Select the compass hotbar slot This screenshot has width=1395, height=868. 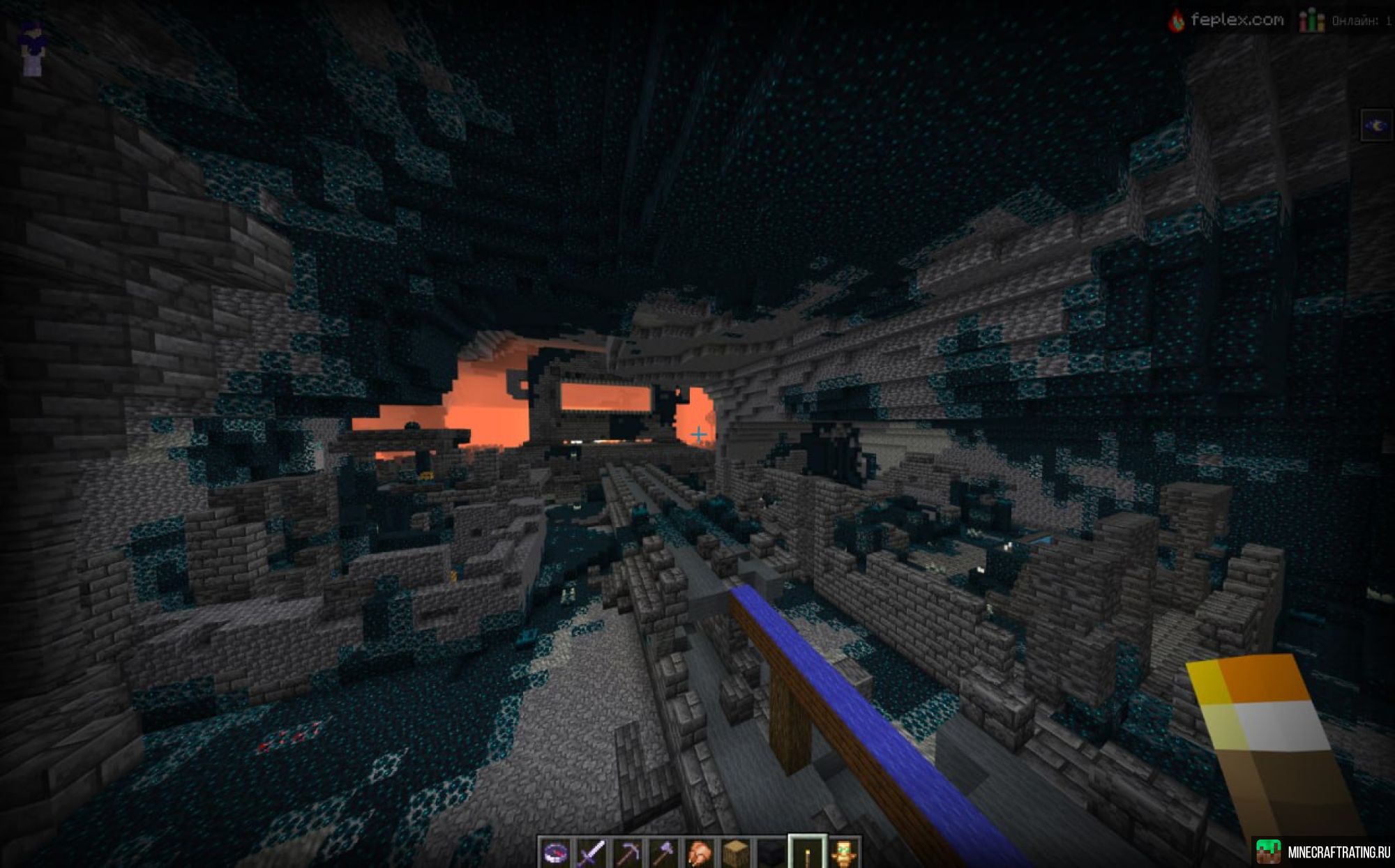tap(555, 852)
